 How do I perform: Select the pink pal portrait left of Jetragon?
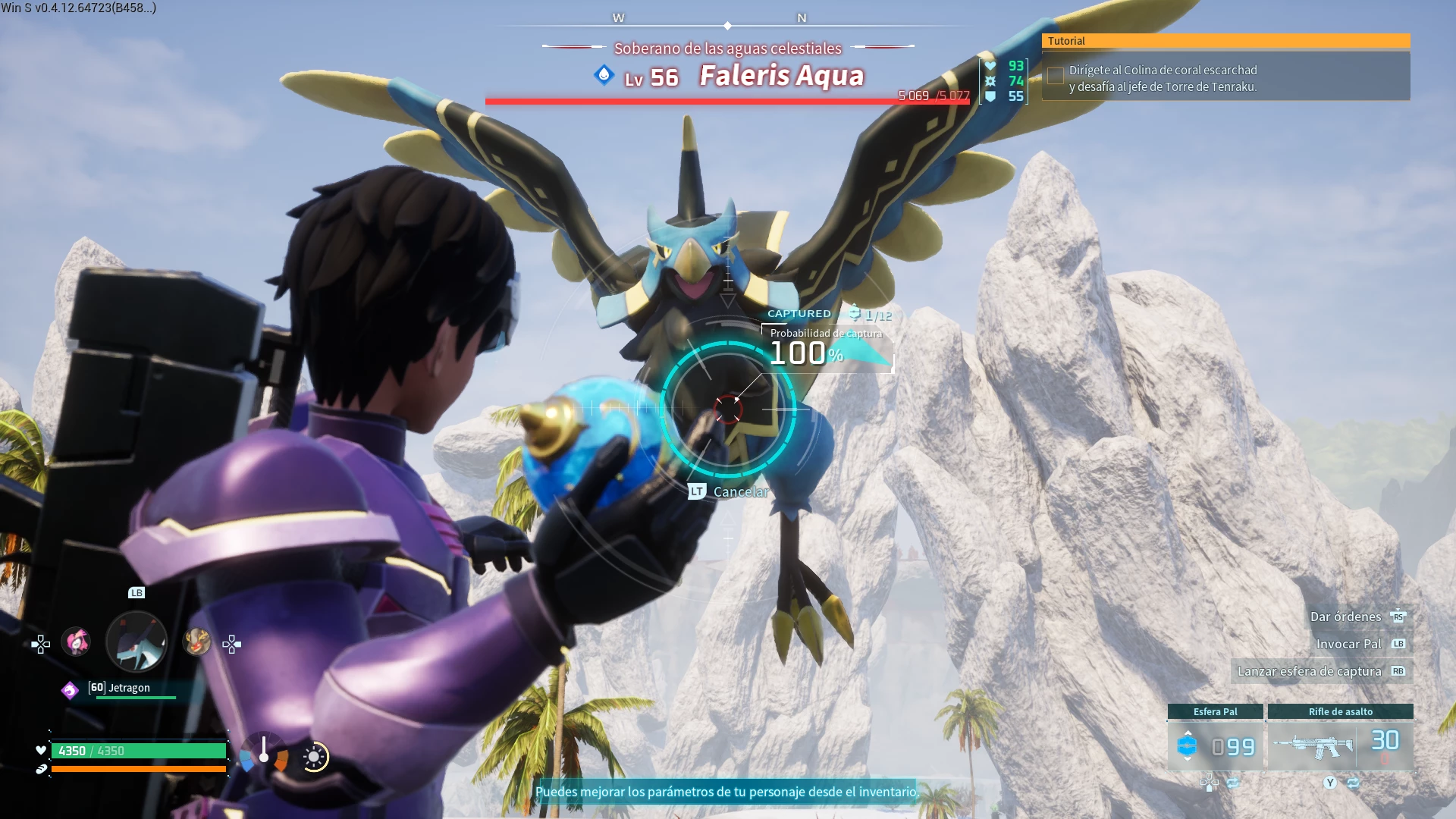[76, 641]
